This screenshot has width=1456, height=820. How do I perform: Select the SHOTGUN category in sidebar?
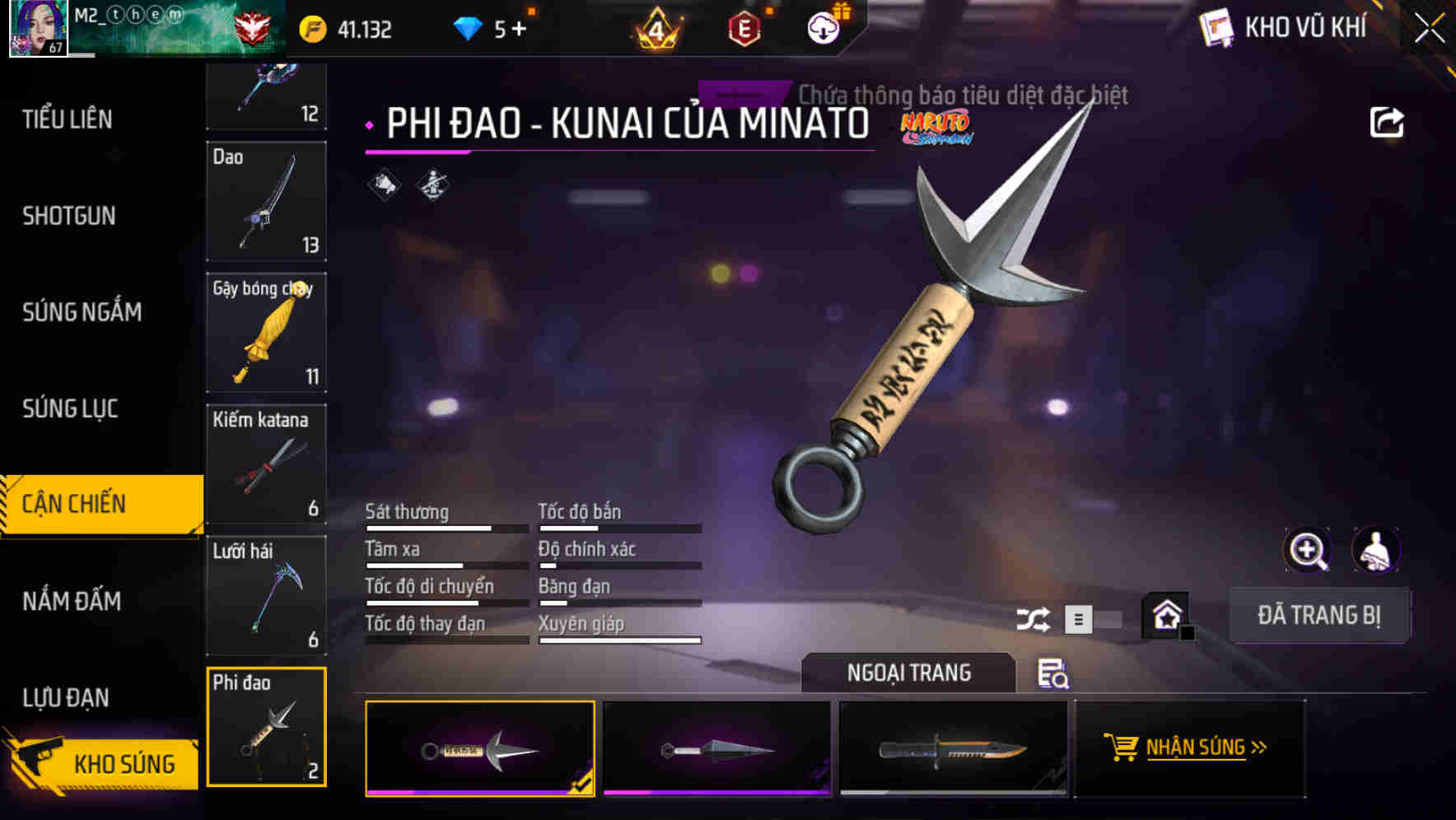coord(70,216)
